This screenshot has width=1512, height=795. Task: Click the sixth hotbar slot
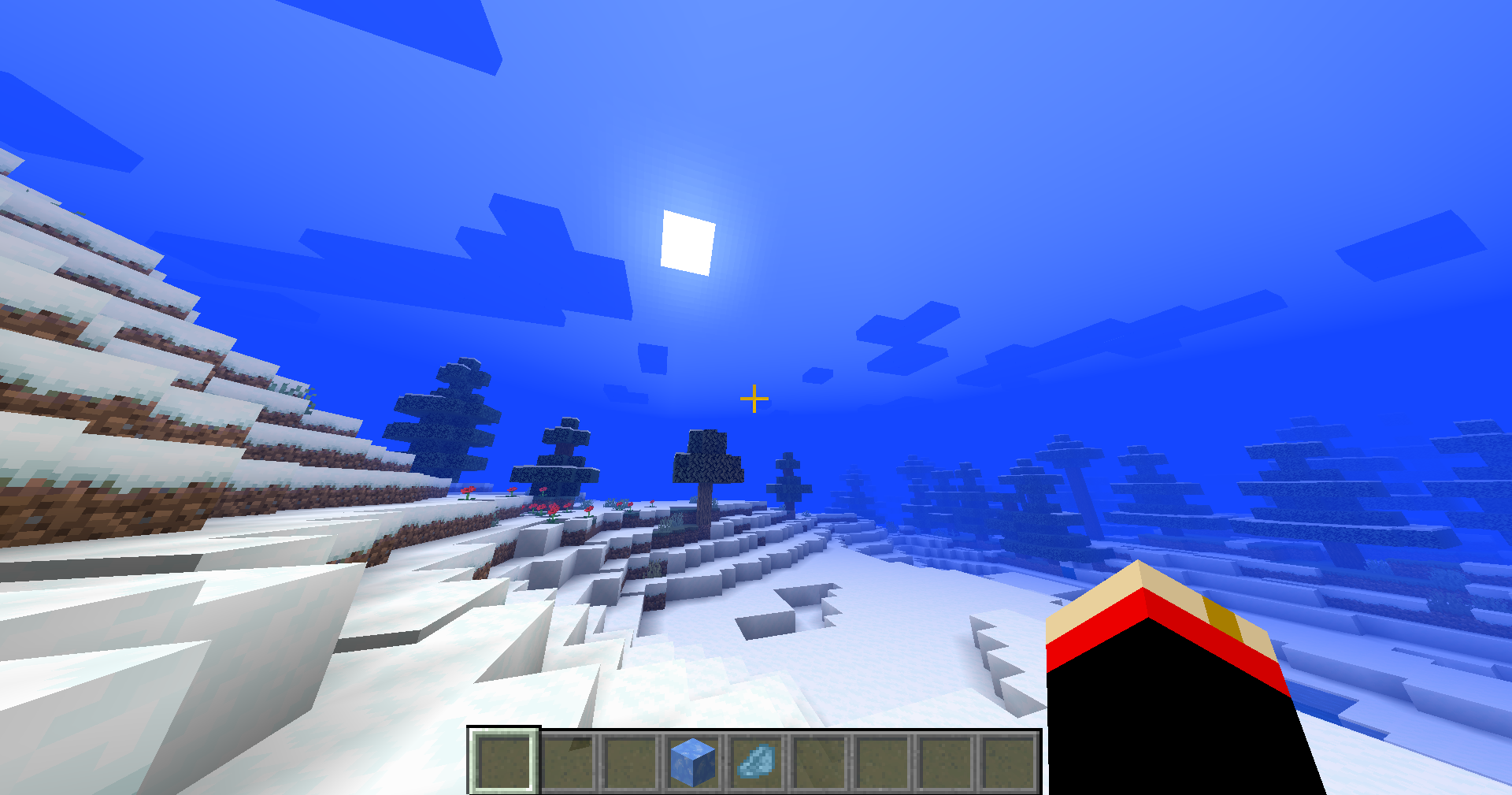point(821,760)
